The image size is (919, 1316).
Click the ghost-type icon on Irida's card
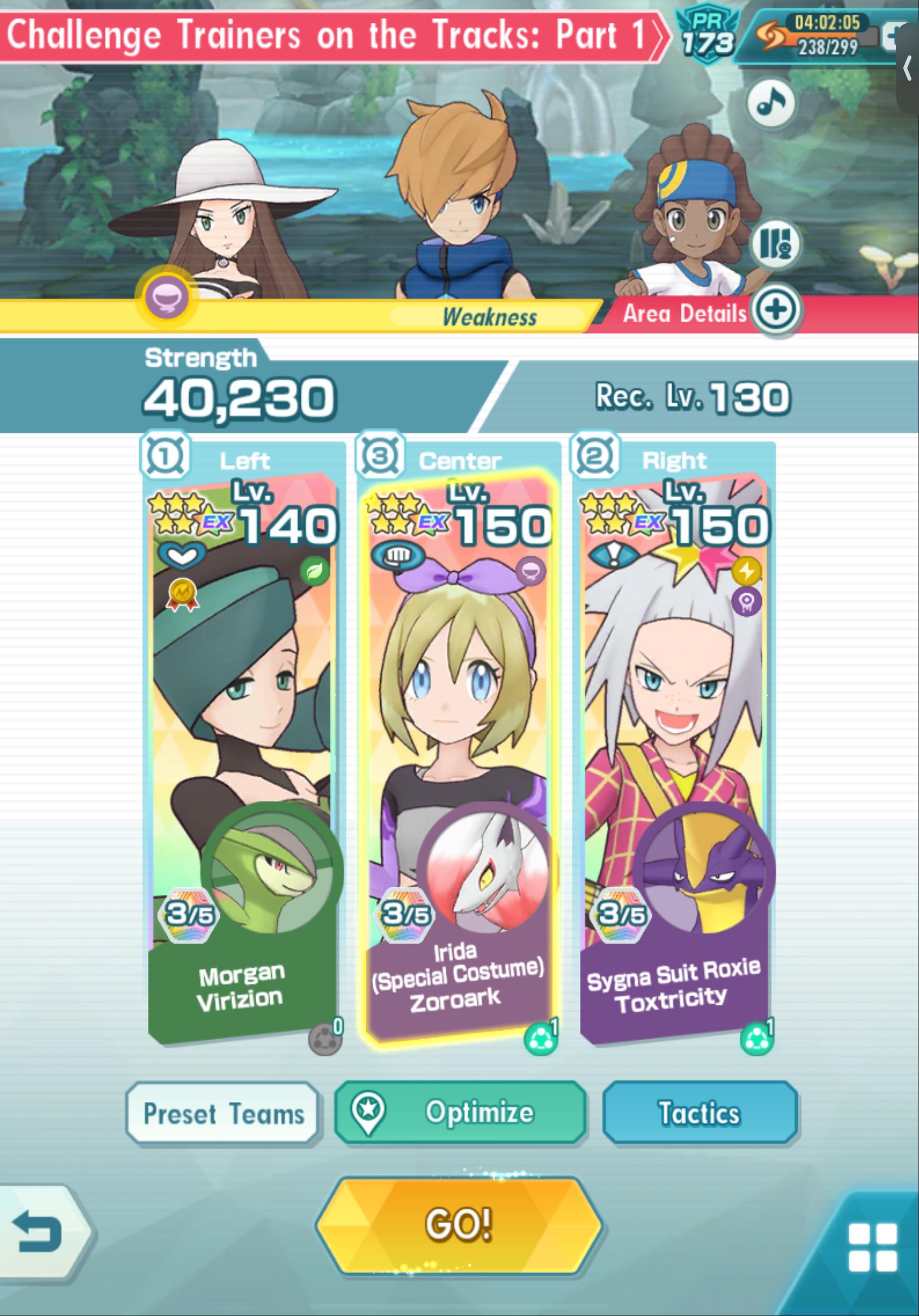tap(530, 571)
